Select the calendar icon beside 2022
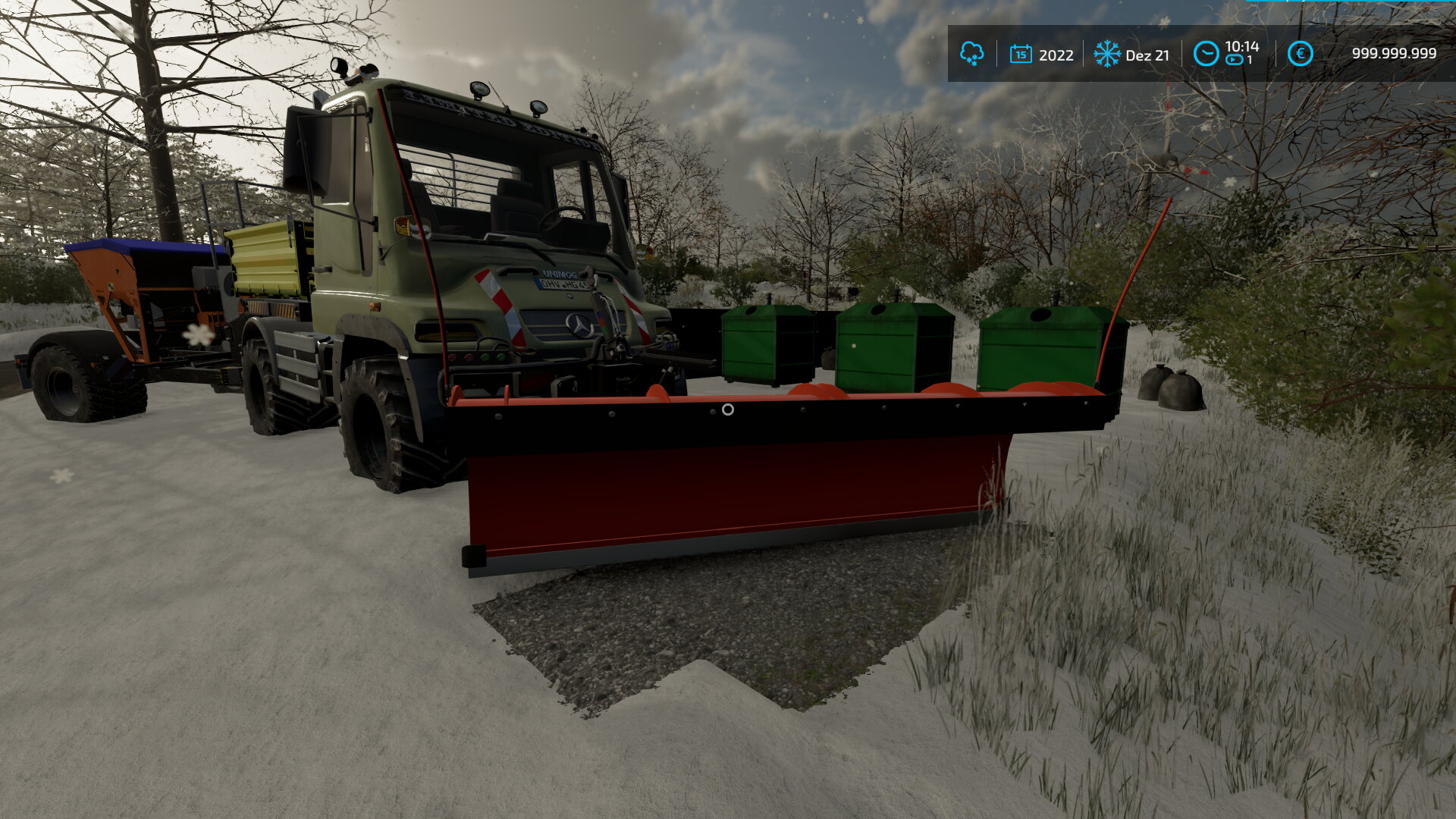 pos(1021,54)
